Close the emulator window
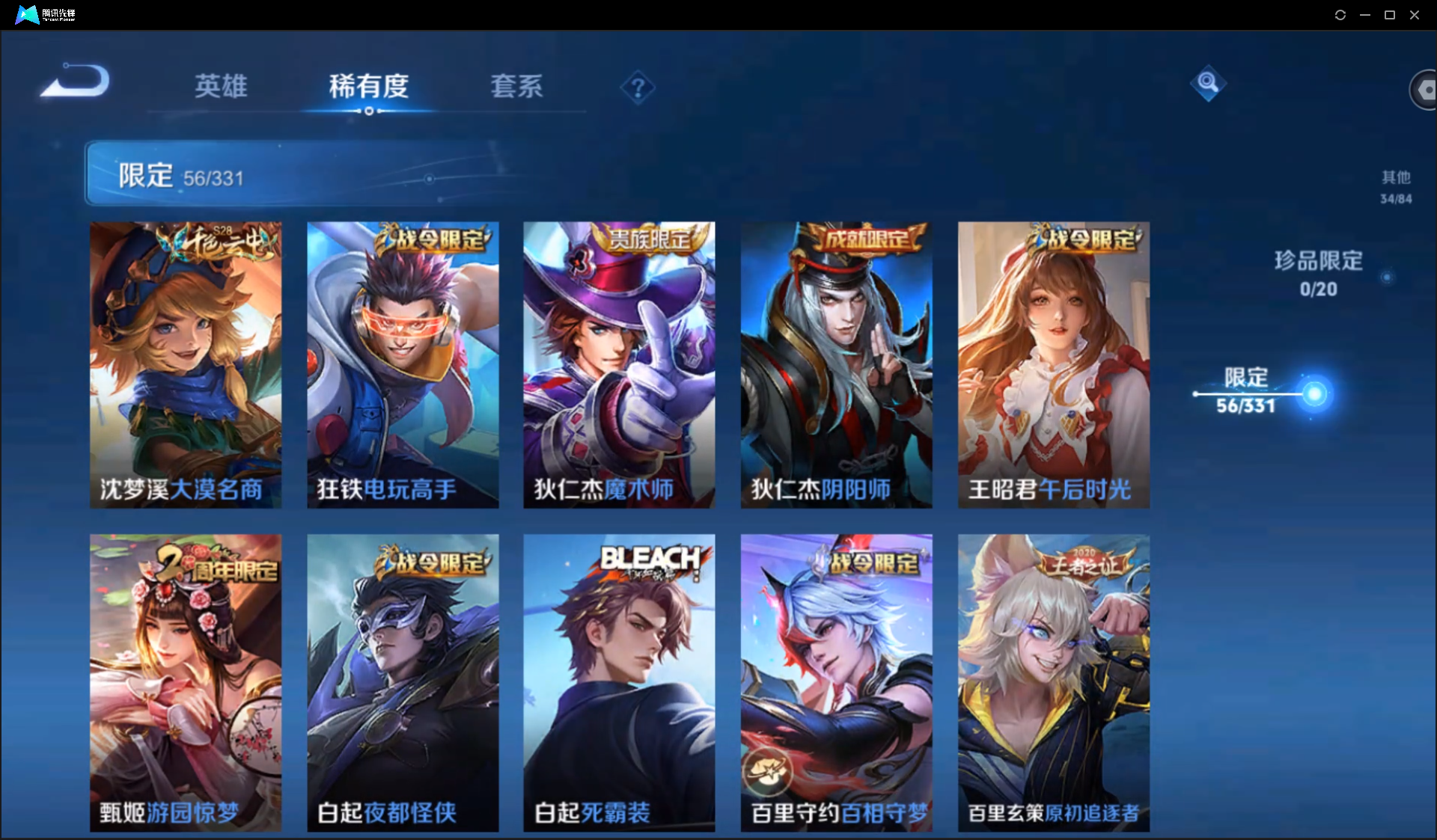 [x=1415, y=15]
